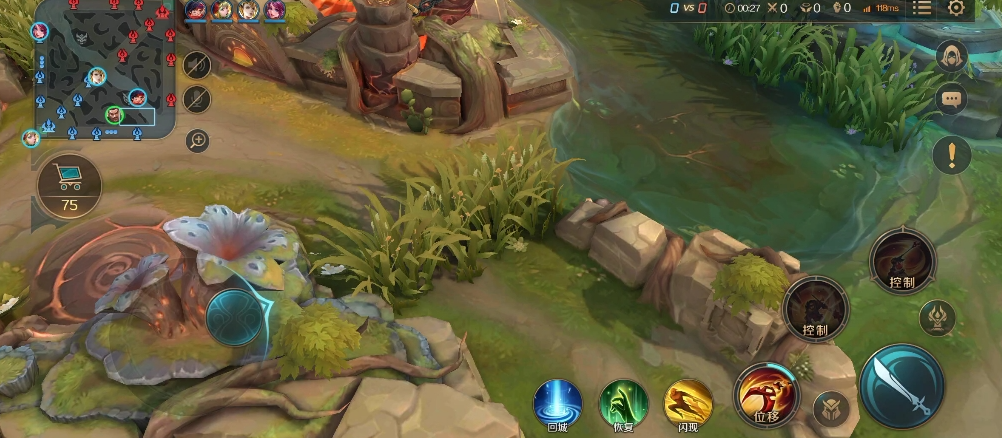Send the exclamation mark alert signal

coord(952,155)
